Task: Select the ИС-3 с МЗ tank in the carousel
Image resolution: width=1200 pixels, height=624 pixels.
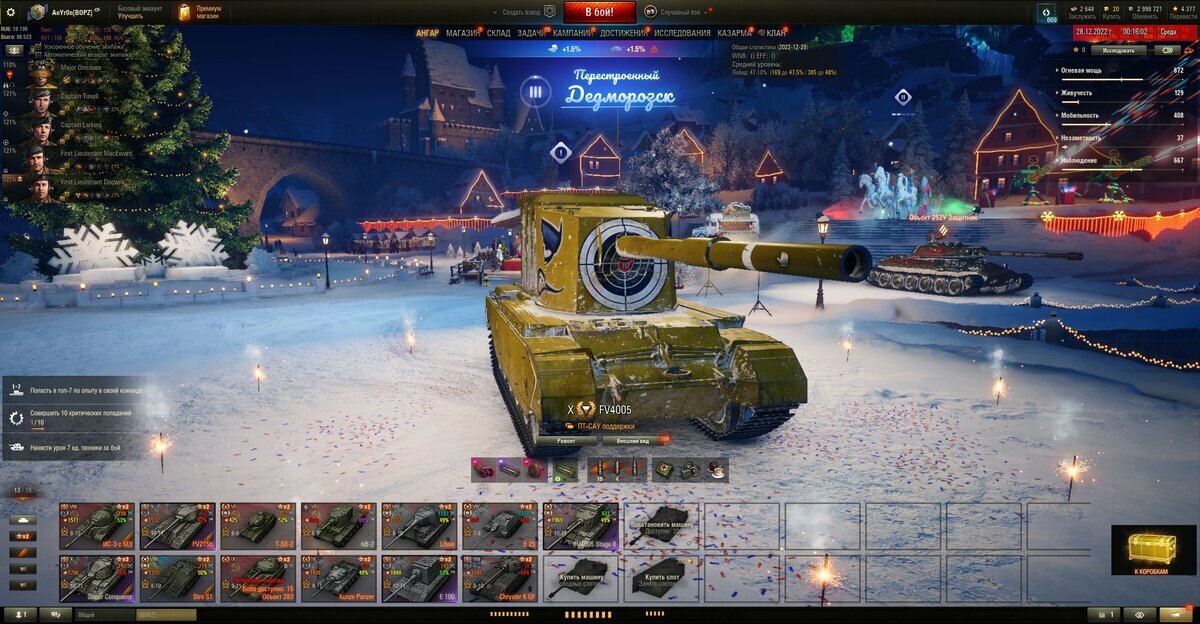Action: pos(96,525)
